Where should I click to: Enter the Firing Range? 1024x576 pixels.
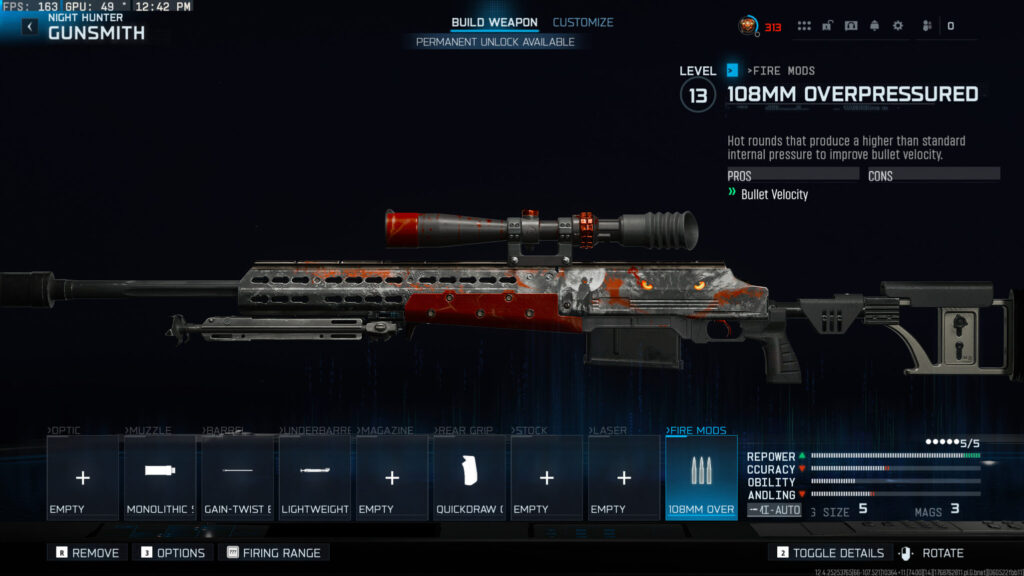[x=276, y=553]
